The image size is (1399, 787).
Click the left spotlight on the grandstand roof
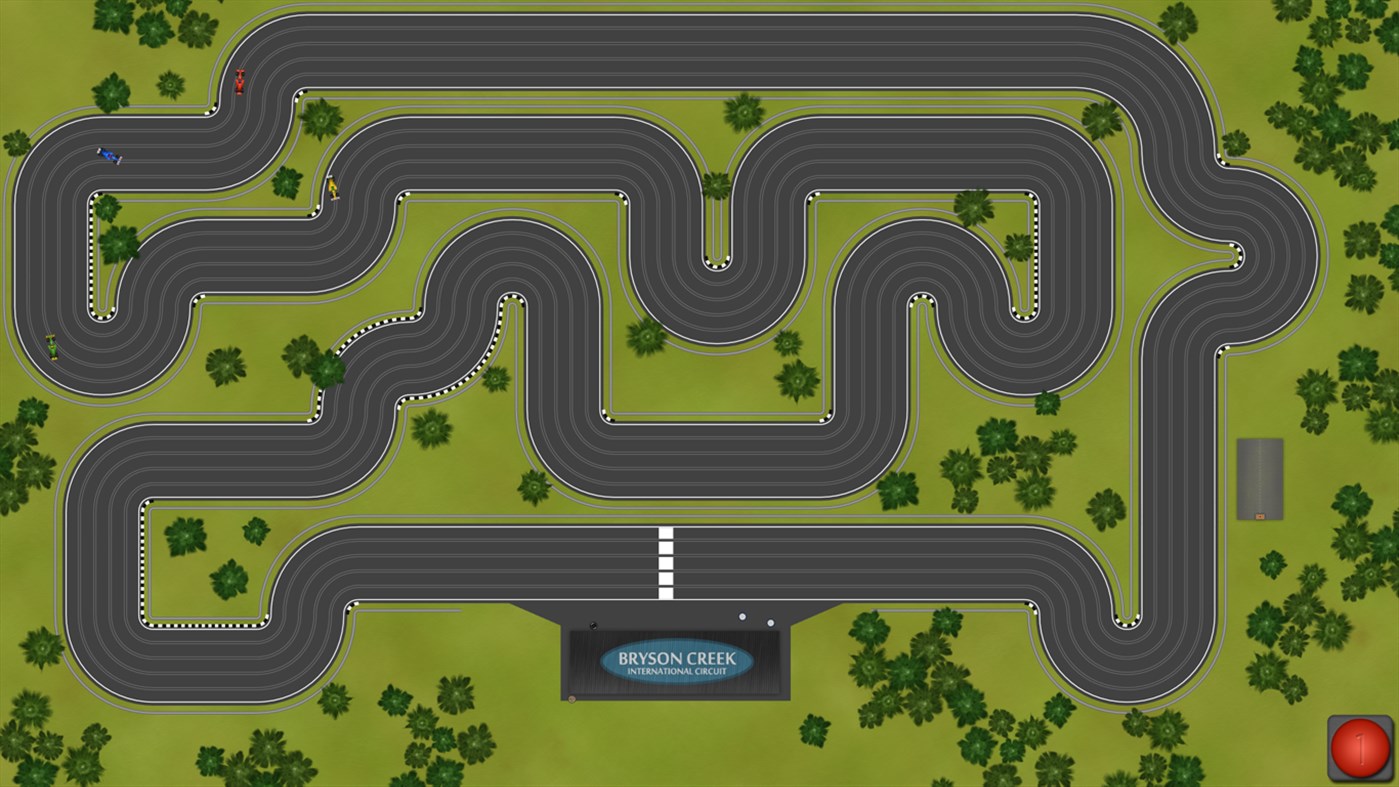[x=742, y=615]
